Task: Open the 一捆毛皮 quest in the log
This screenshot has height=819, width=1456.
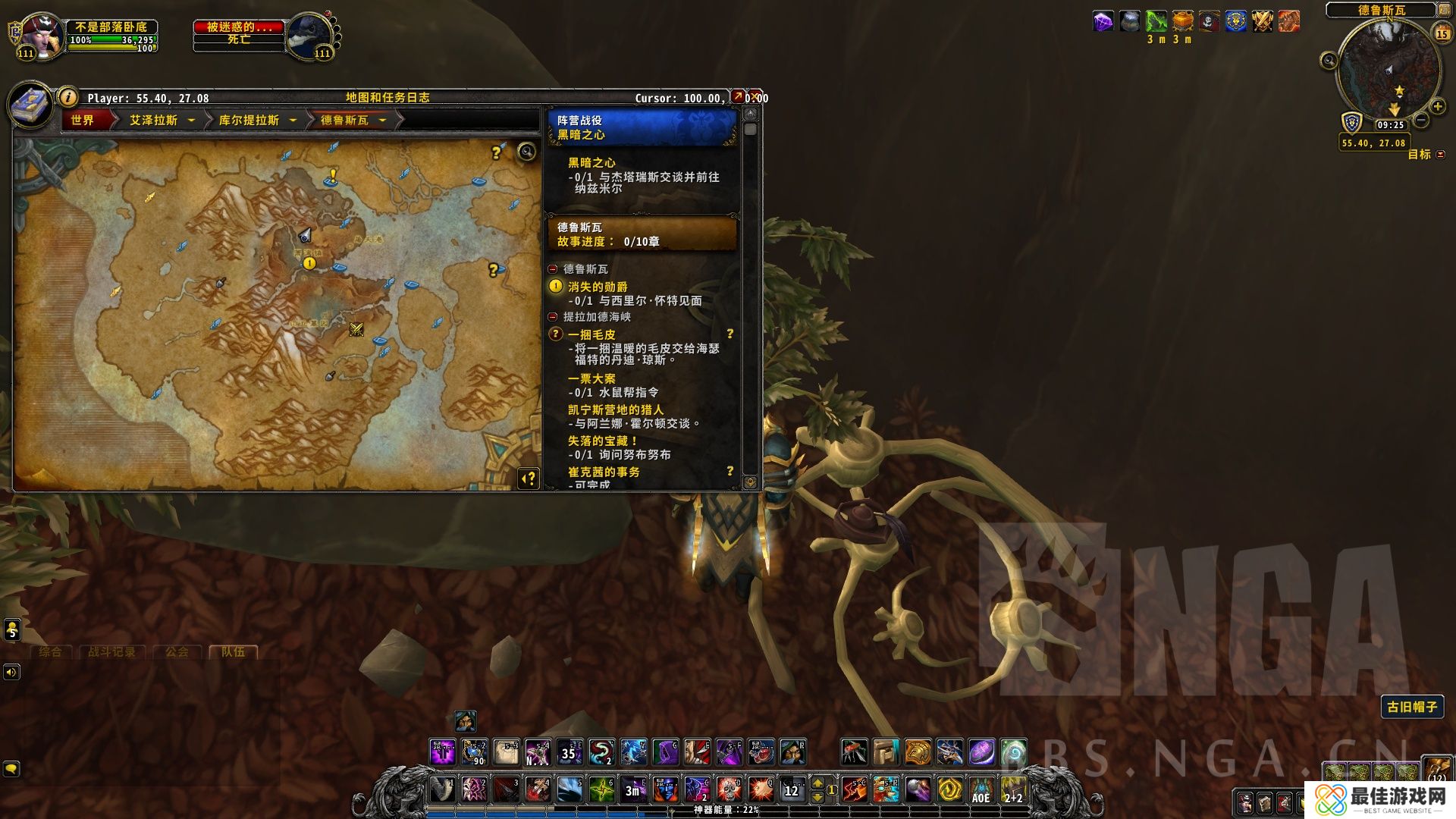Action: (x=591, y=334)
